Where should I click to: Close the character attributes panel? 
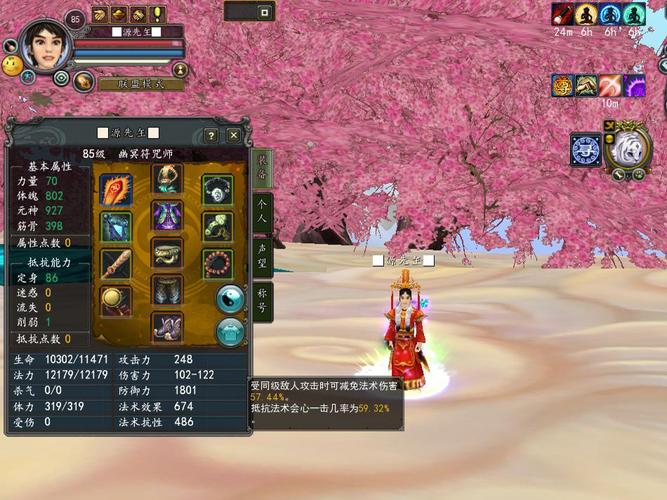[234, 135]
